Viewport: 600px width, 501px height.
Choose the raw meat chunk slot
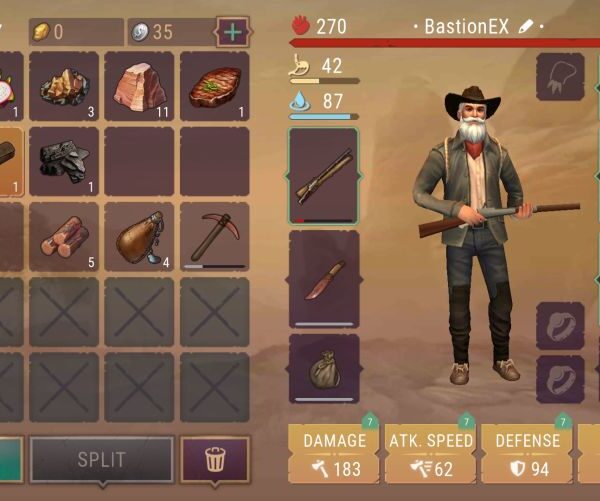click(x=139, y=87)
